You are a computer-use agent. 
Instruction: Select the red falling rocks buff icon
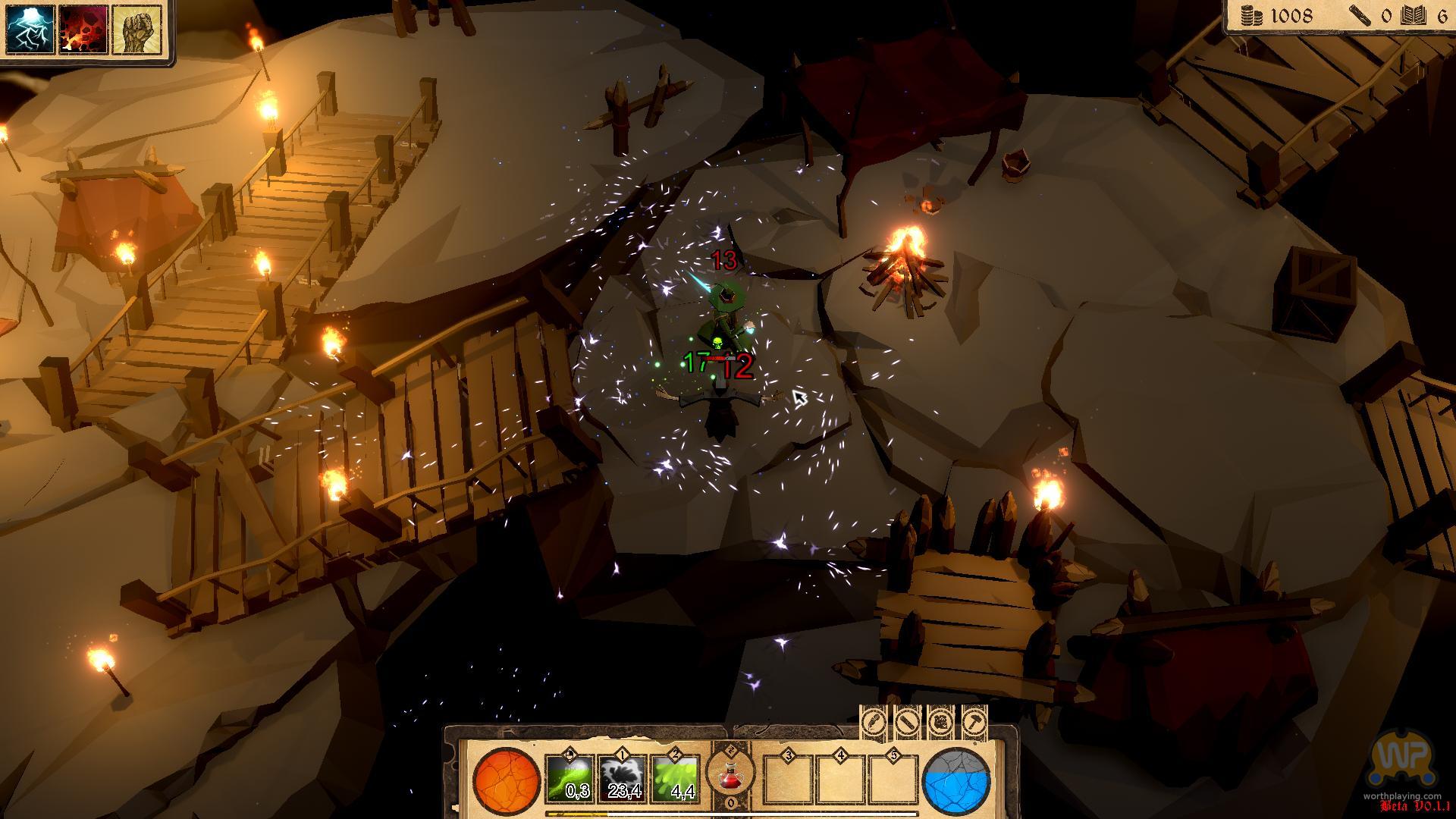tap(83, 30)
